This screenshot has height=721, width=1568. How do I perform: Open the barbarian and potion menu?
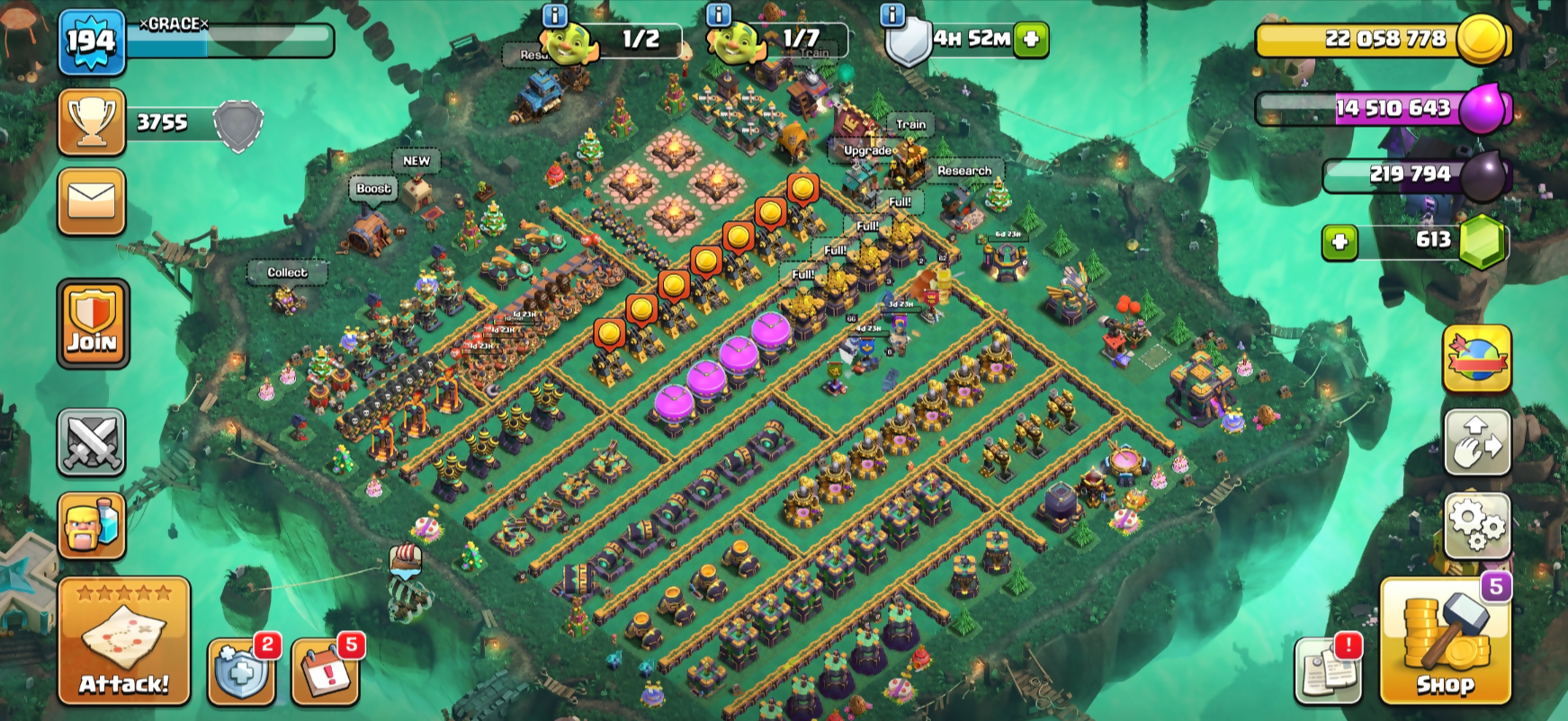(x=92, y=525)
